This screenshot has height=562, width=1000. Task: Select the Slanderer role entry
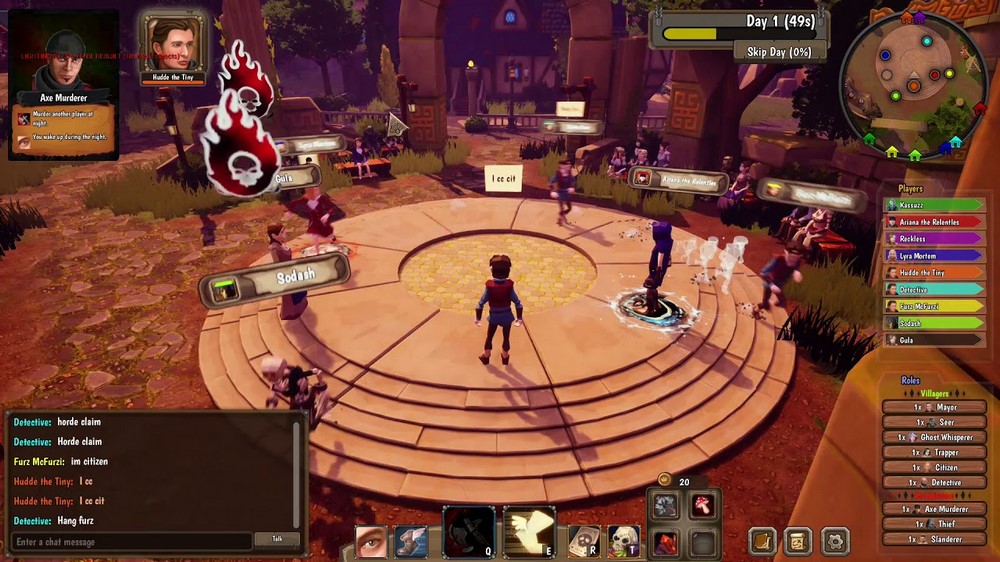coord(935,540)
